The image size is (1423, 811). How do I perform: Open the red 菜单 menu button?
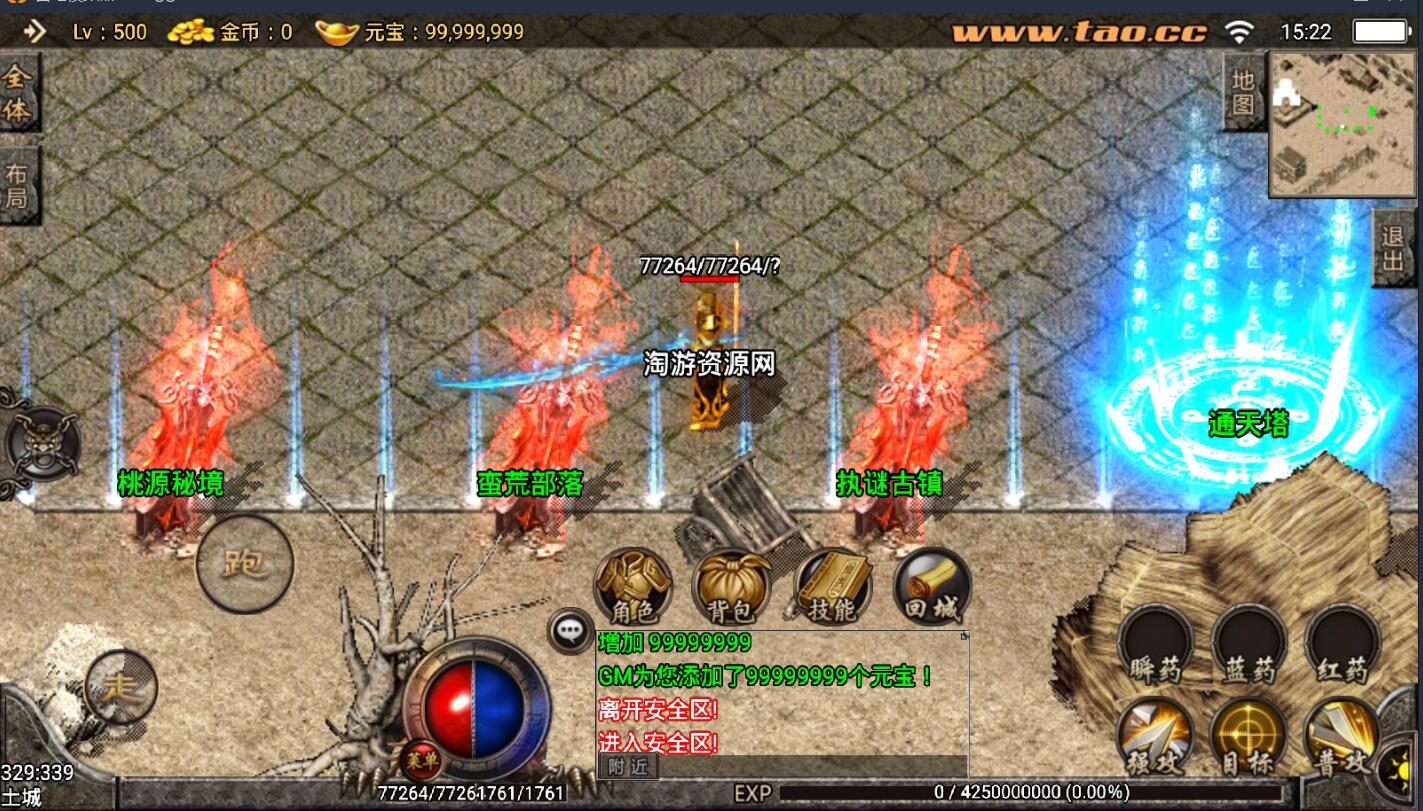421,761
